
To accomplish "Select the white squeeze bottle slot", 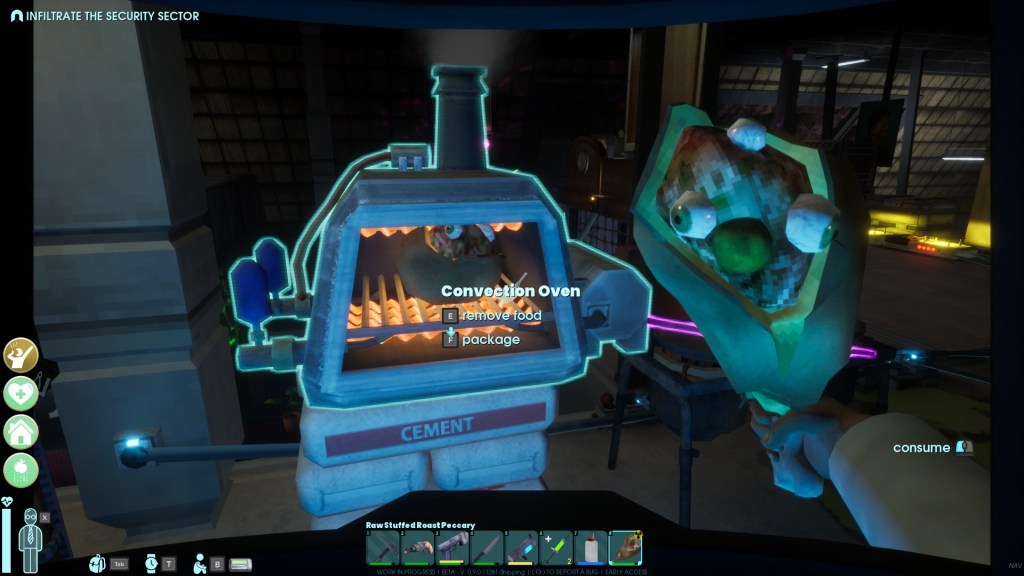I will [591, 547].
